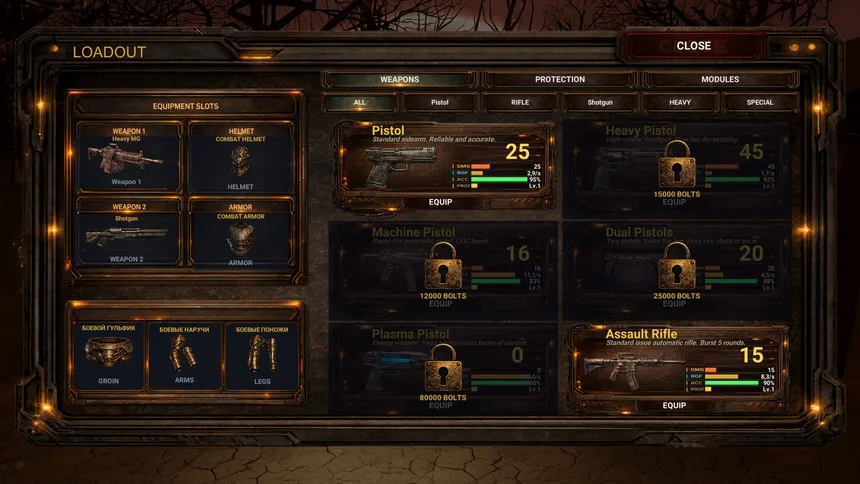Viewport: 860px width, 484px height.
Task: Equip the standard Pistol
Action: [x=440, y=202]
